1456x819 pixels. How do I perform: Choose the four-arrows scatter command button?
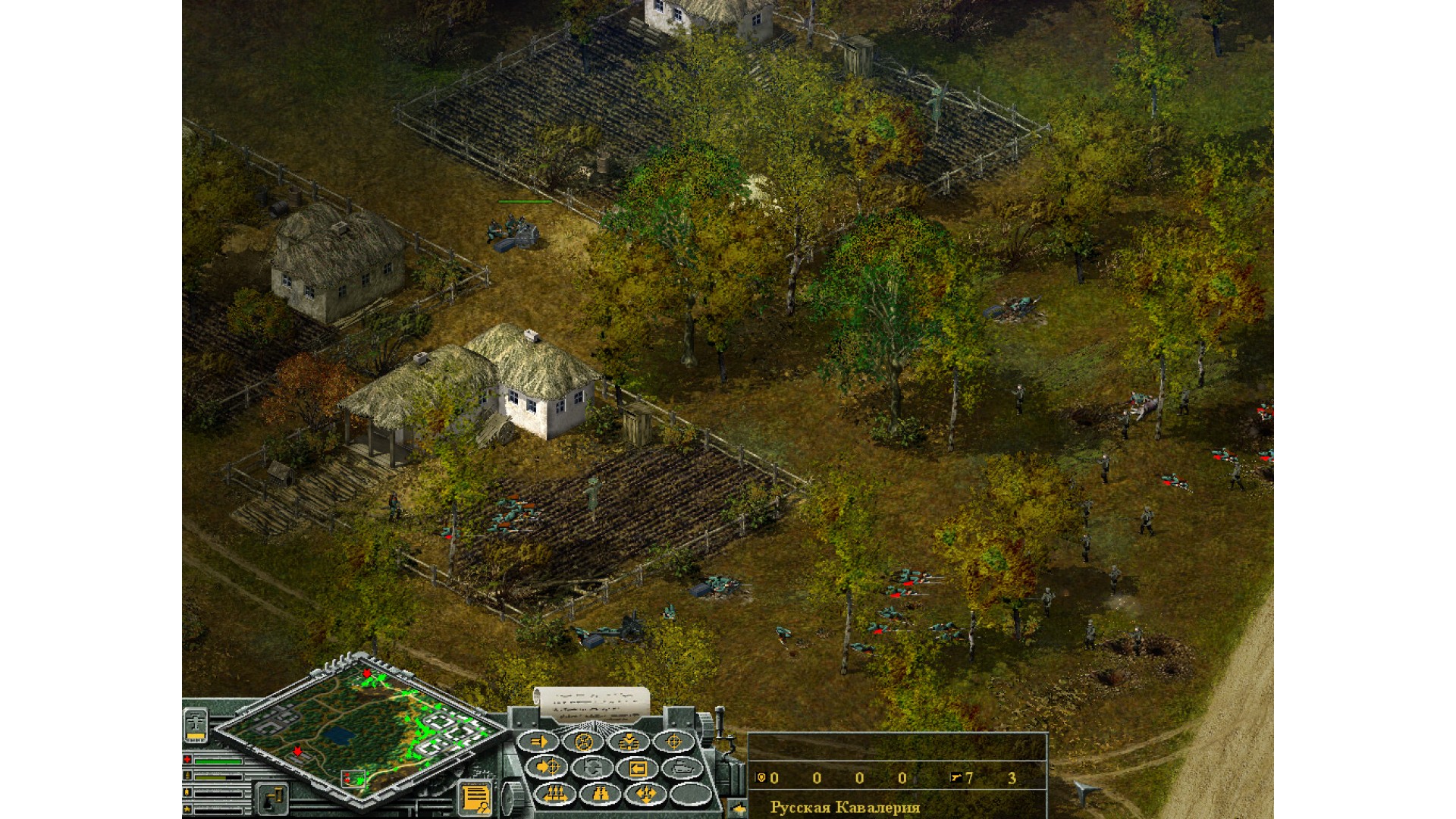645,794
